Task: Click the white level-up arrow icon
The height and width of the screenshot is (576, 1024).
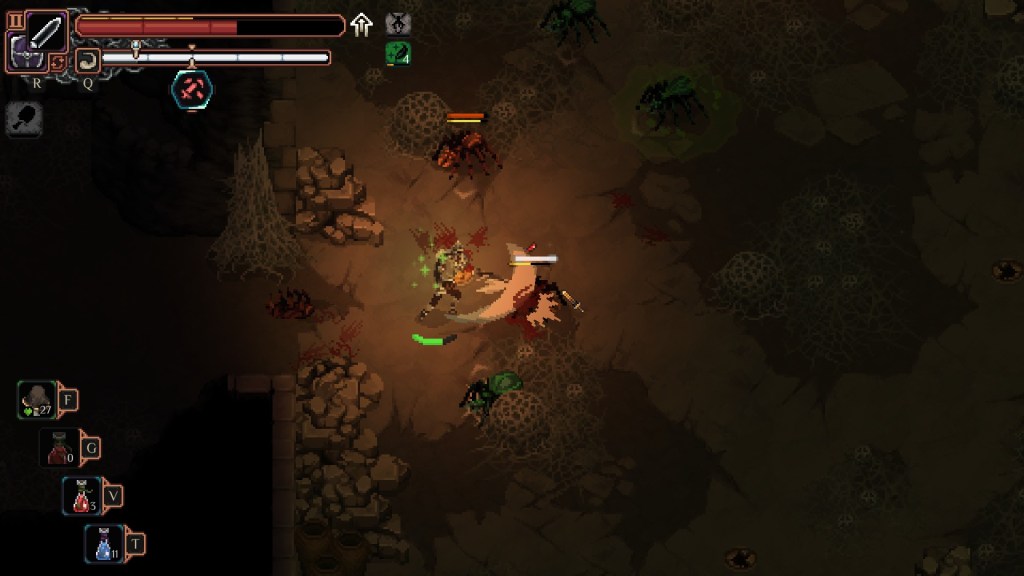Action: click(361, 25)
